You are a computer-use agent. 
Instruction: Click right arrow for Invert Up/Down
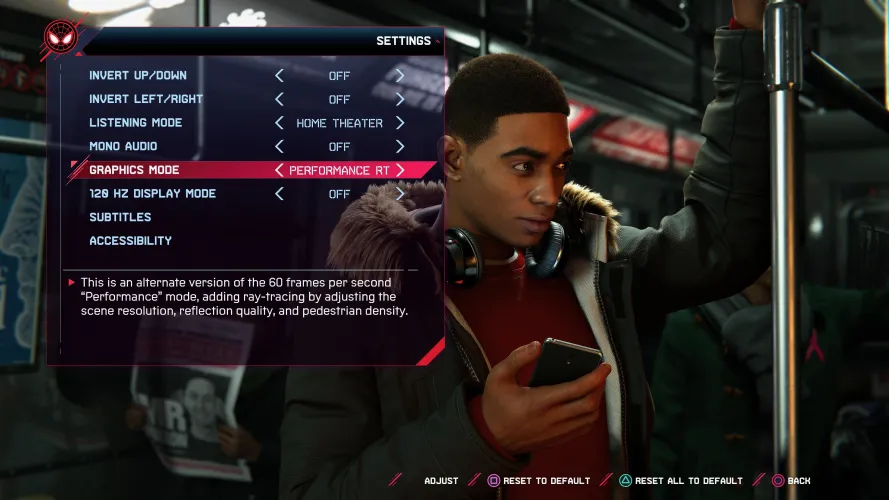(399, 76)
